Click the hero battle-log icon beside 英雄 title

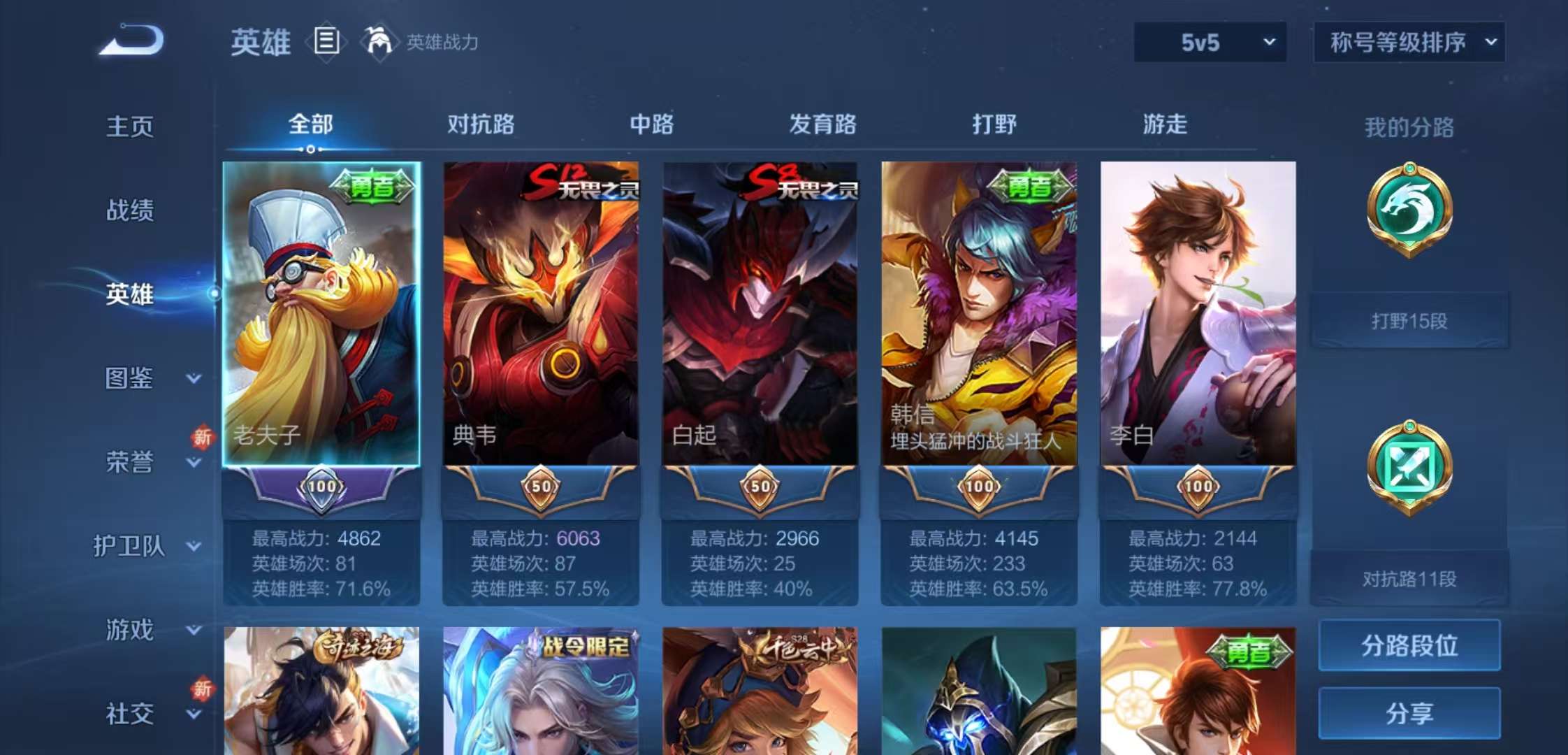tap(326, 42)
